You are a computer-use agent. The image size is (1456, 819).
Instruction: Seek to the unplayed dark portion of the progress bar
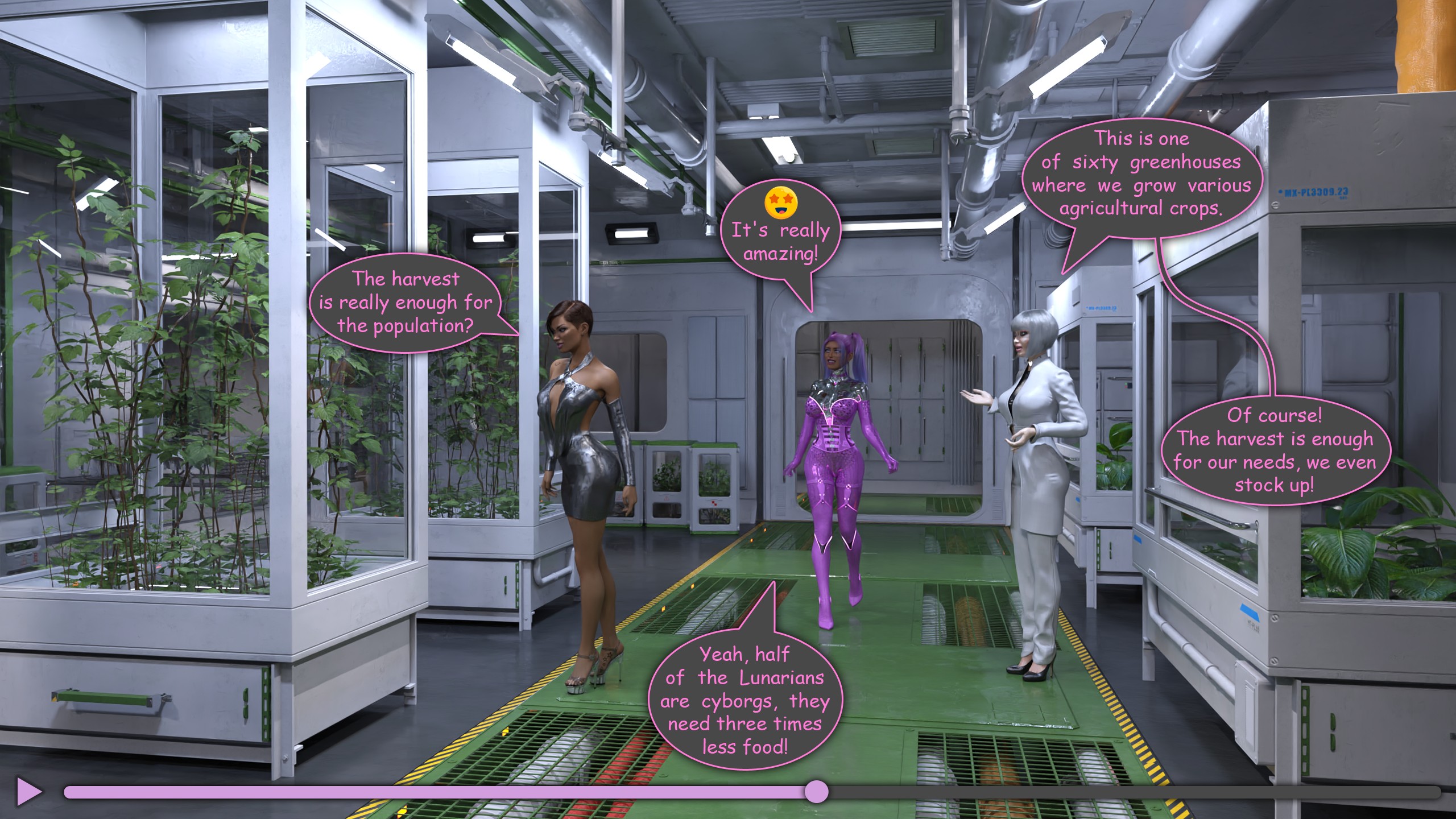(1132, 792)
